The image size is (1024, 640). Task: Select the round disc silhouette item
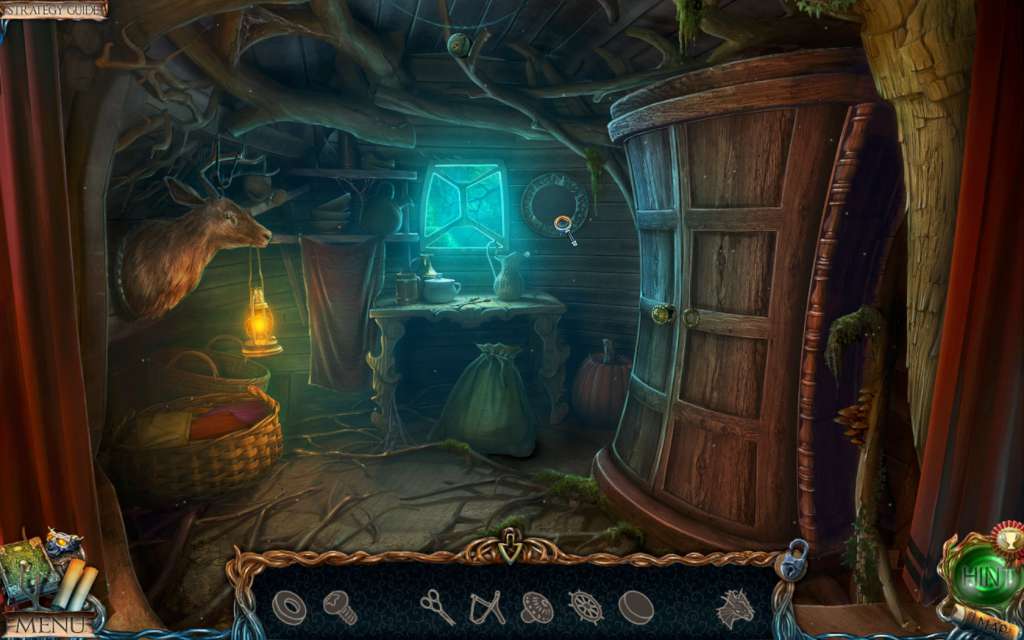[x=635, y=607]
